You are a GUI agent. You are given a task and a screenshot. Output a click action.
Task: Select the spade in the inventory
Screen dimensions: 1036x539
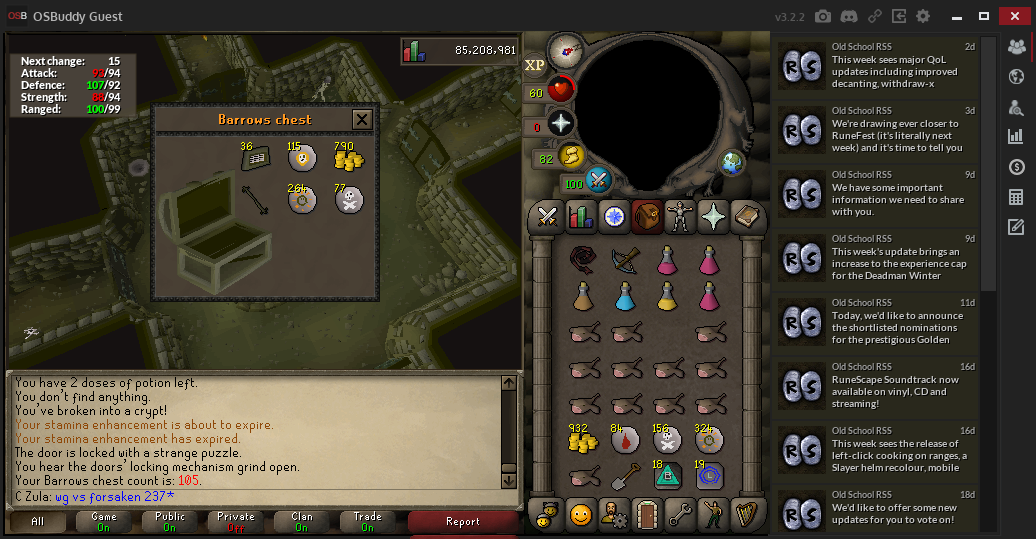click(x=625, y=477)
